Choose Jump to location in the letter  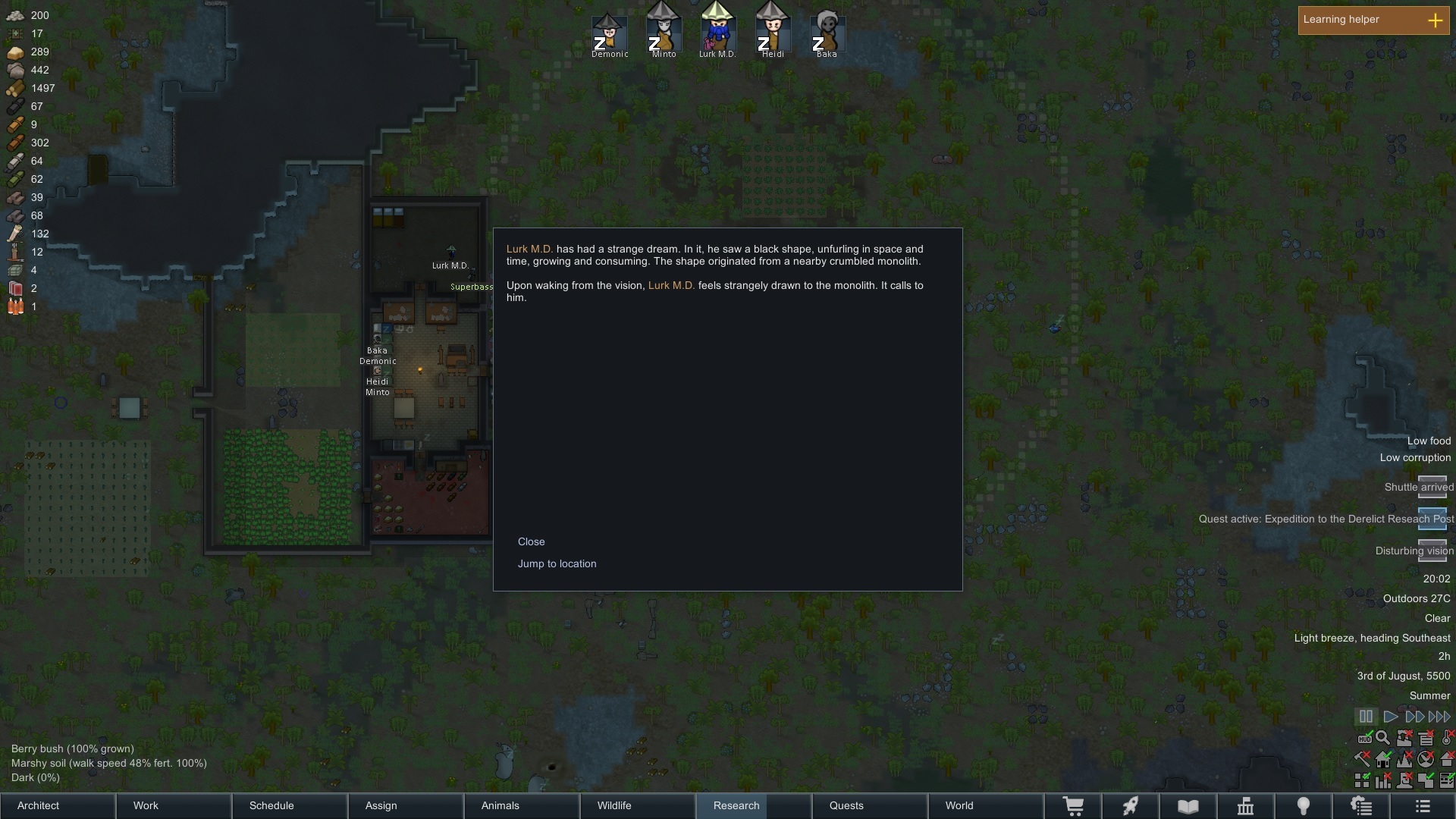coord(557,563)
